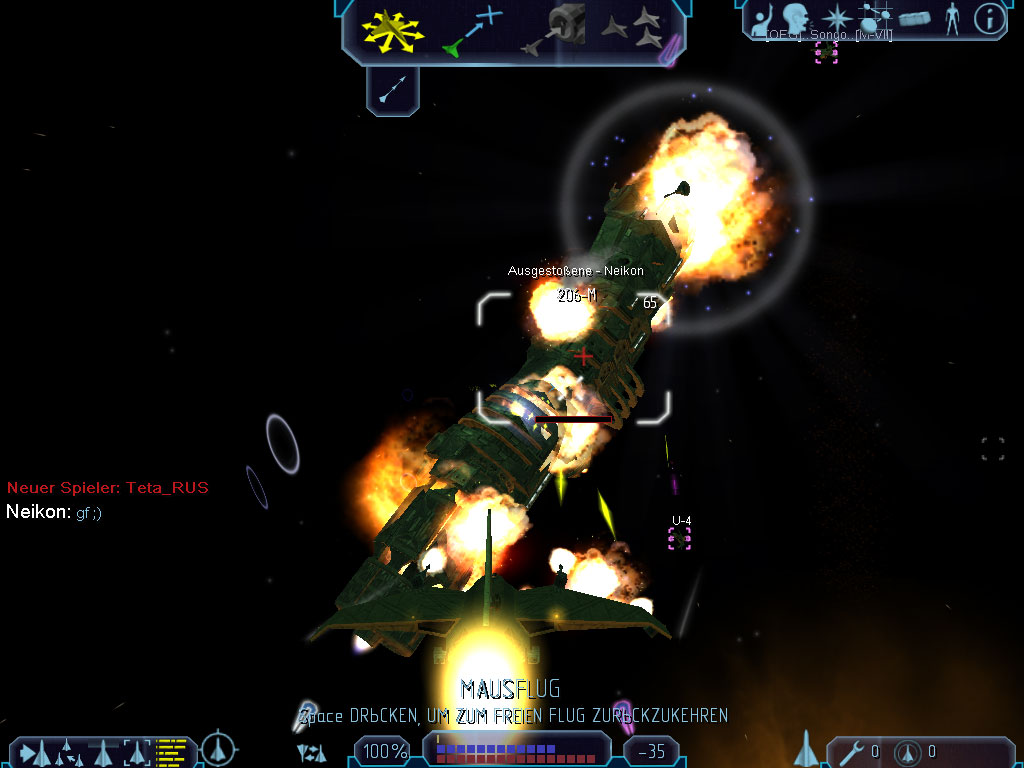This screenshot has height=768, width=1024.
Task: Open the cargo inventory block icon
Action: (x=914, y=18)
